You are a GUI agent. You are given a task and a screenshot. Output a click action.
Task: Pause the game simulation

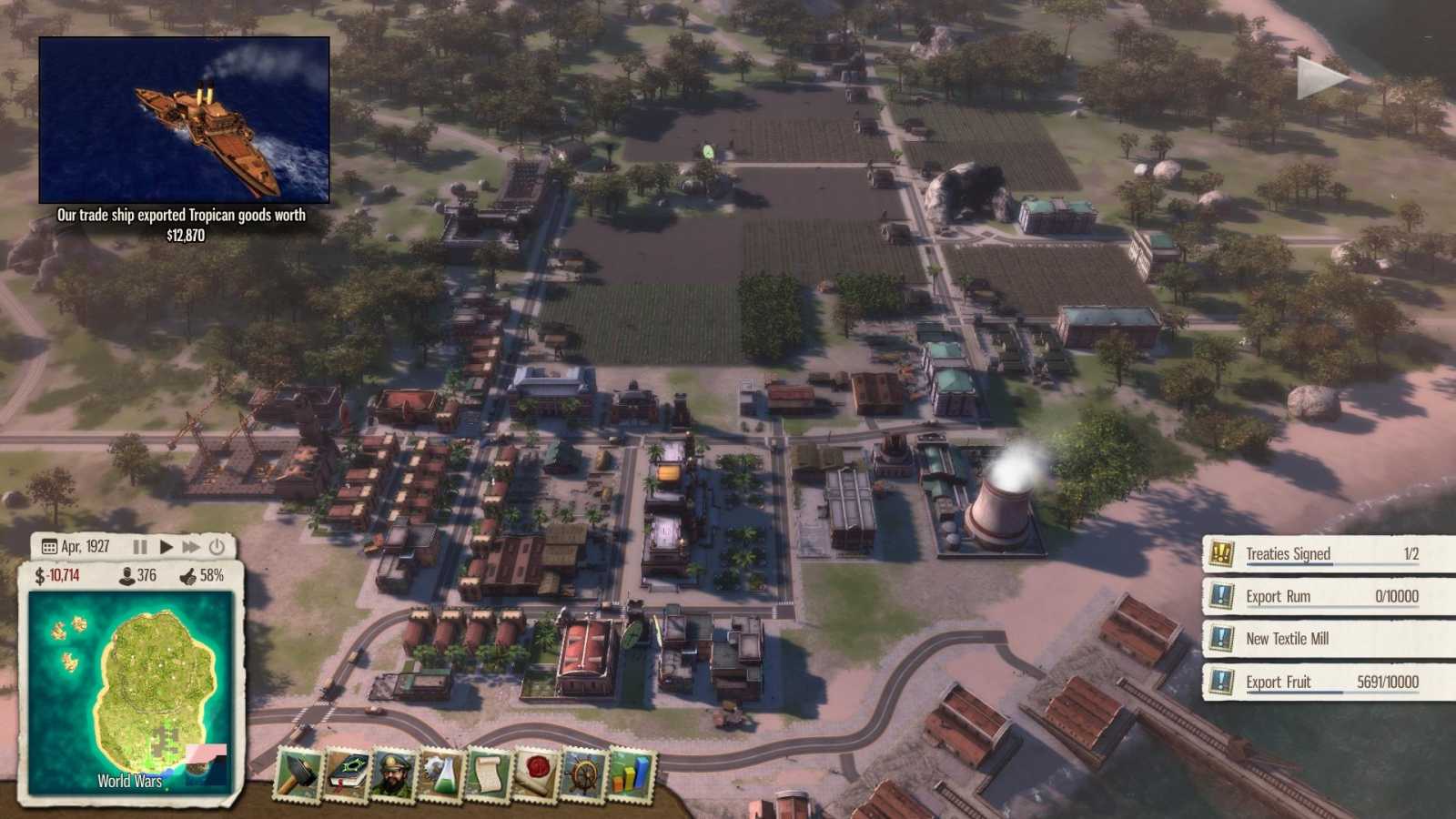coord(141,546)
